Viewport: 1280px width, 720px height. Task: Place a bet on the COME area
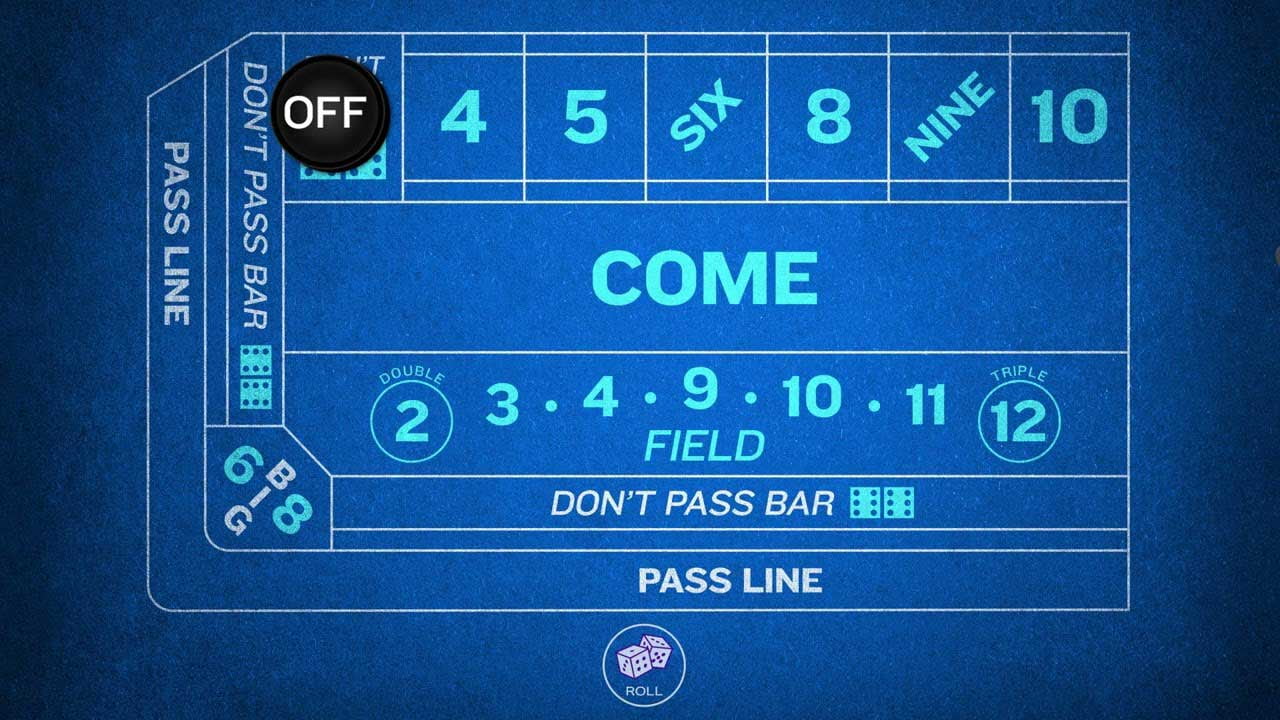tap(704, 277)
